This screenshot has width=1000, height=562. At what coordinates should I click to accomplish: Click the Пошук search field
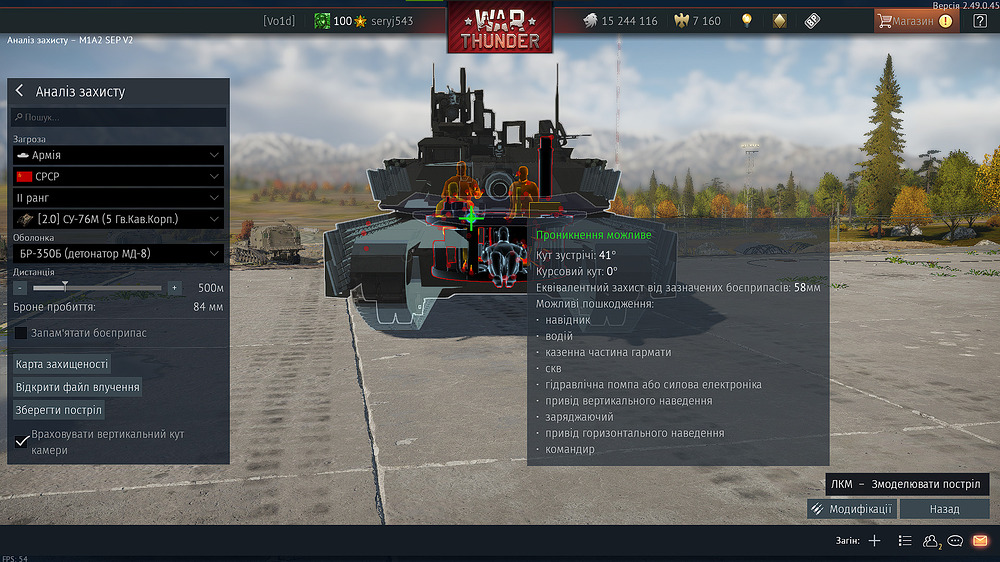point(118,117)
